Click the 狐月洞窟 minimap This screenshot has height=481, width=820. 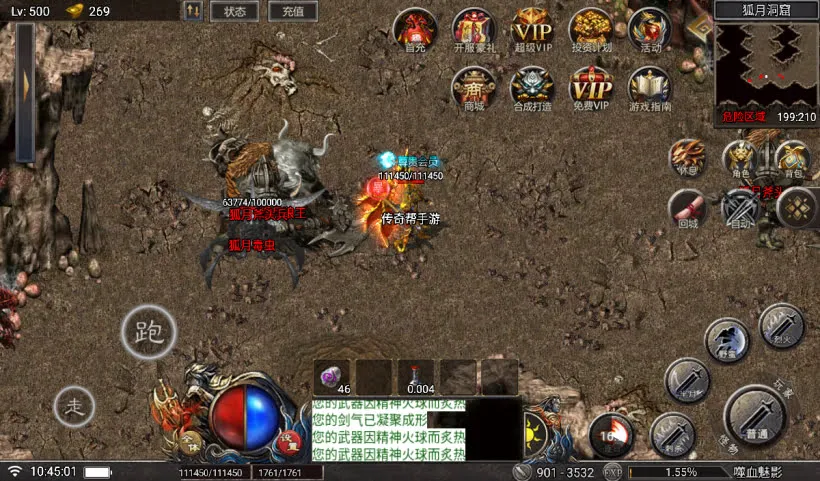click(x=766, y=65)
